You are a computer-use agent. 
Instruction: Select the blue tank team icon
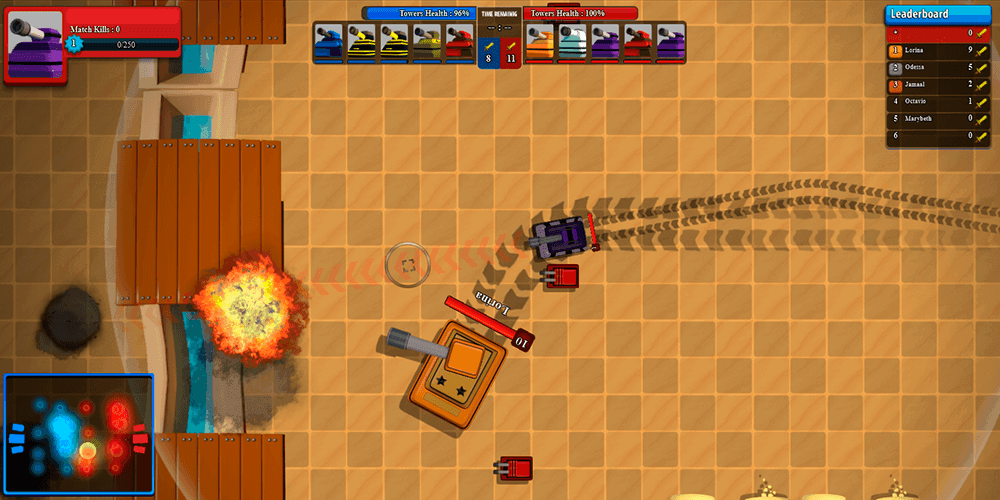click(329, 44)
